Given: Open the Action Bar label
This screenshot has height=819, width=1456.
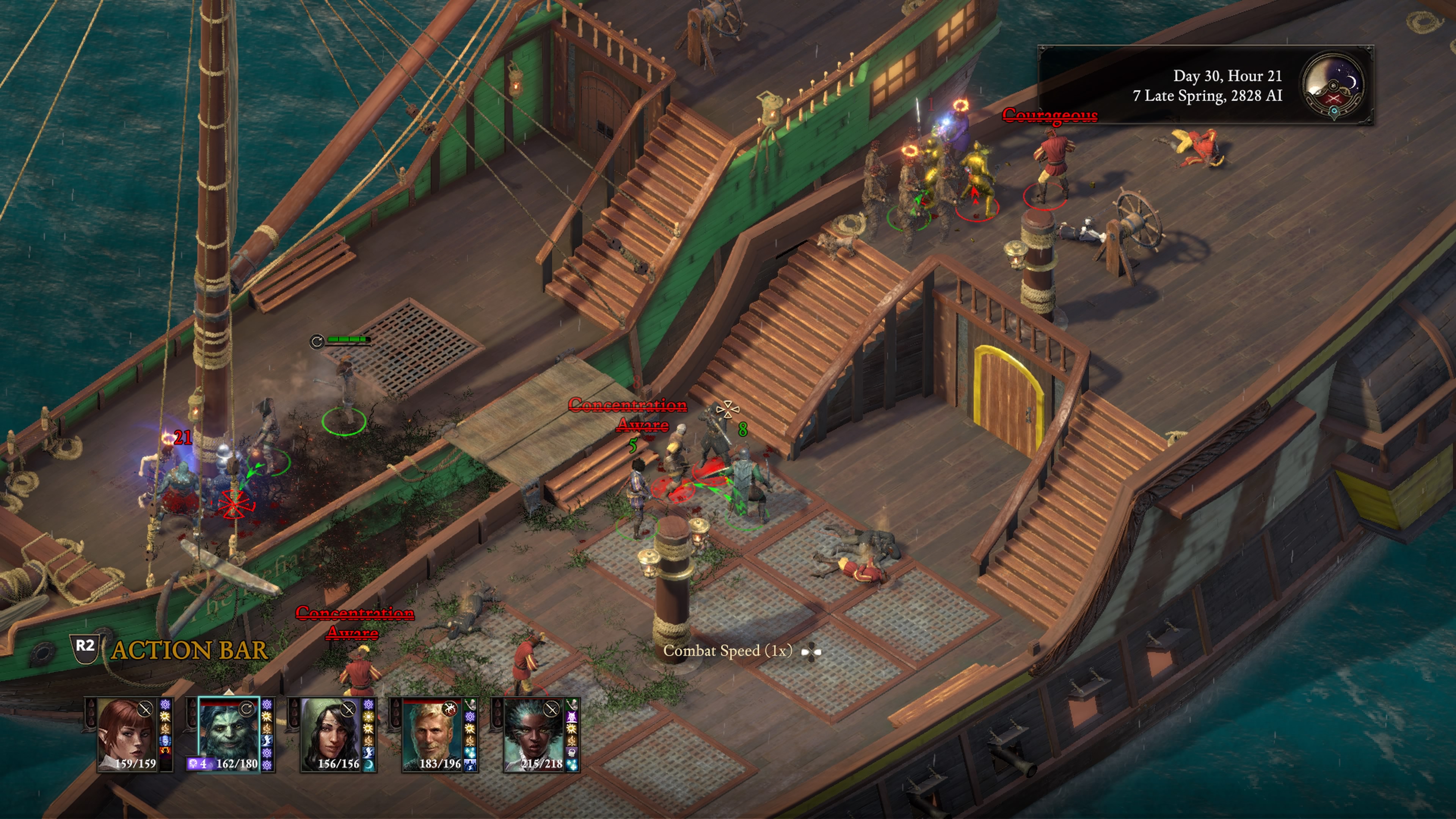Looking at the screenshot, I should [189, 650].
